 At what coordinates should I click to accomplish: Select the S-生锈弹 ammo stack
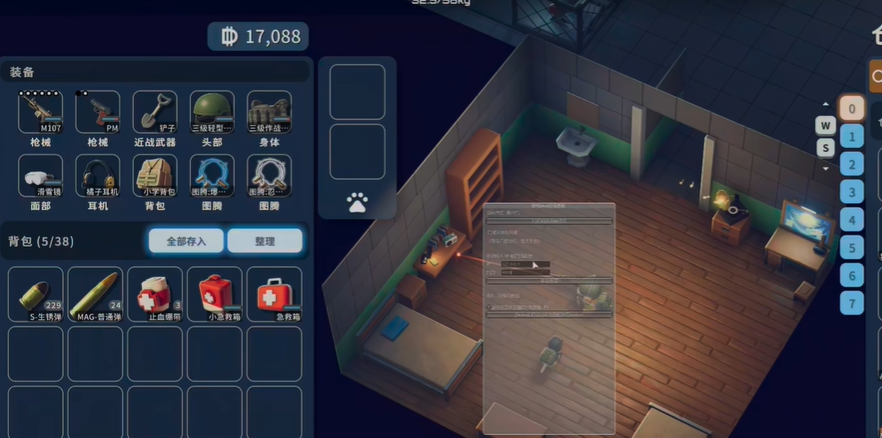(36, 294)
